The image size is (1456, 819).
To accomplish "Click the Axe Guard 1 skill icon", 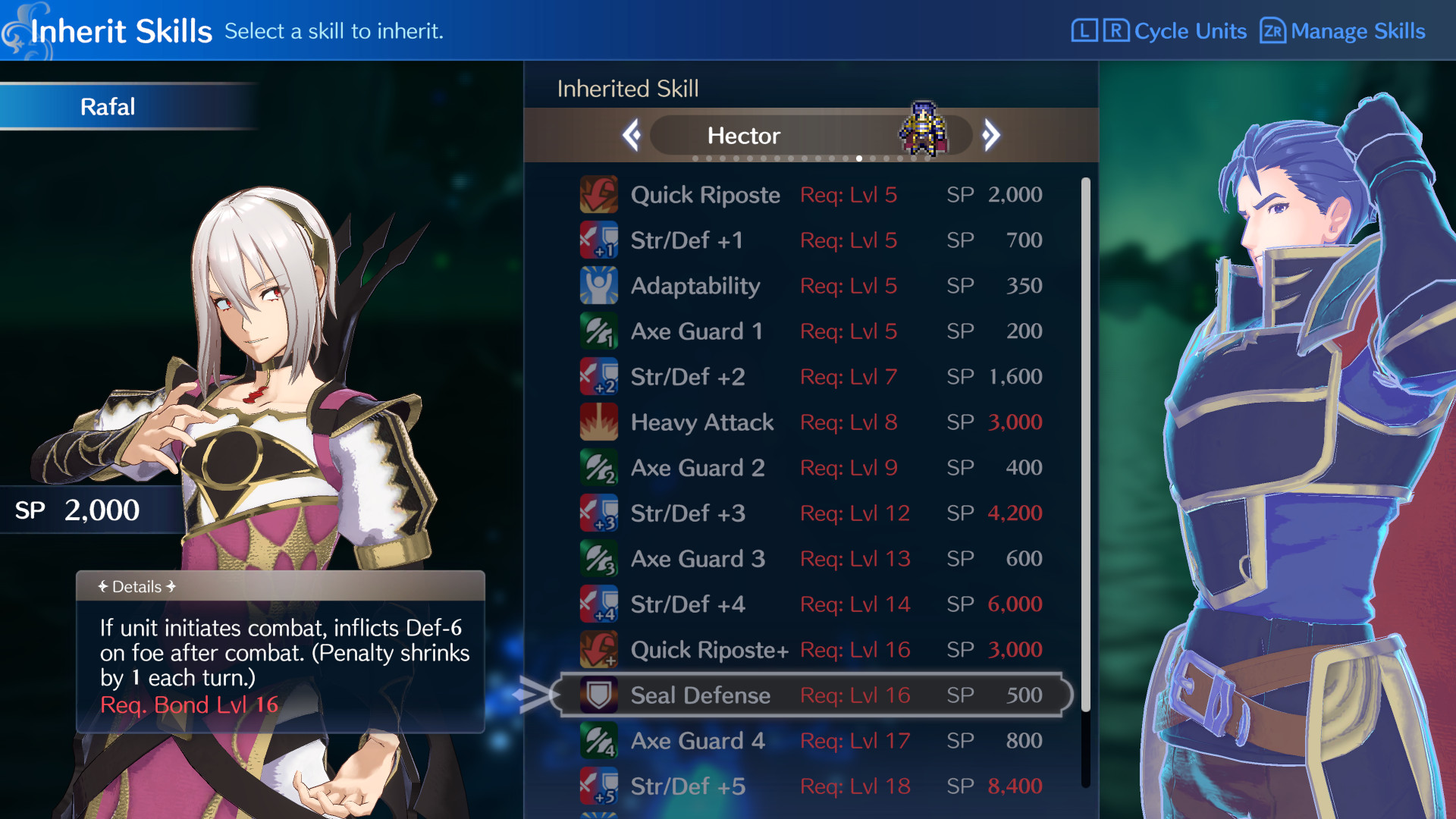I will click(x=599, y=331).
